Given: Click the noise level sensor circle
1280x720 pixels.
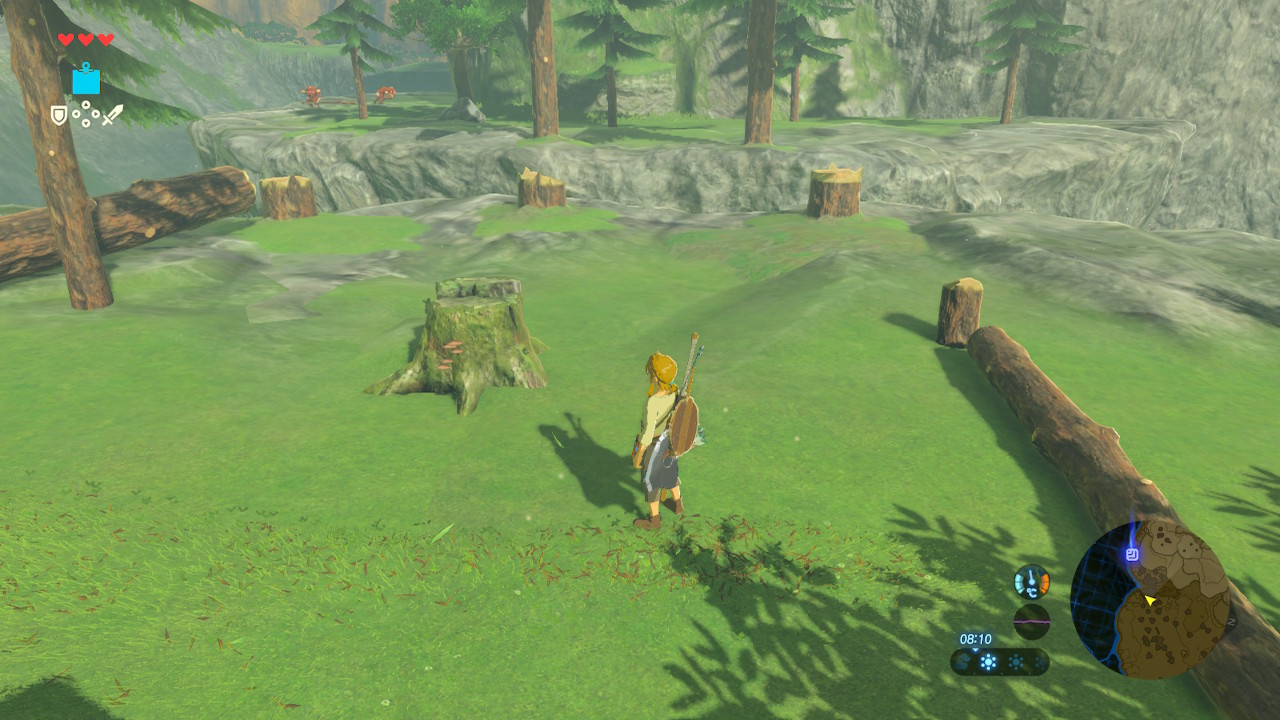Looking at the screenshot, I should pyautogui.click(x=1031, y=621).
